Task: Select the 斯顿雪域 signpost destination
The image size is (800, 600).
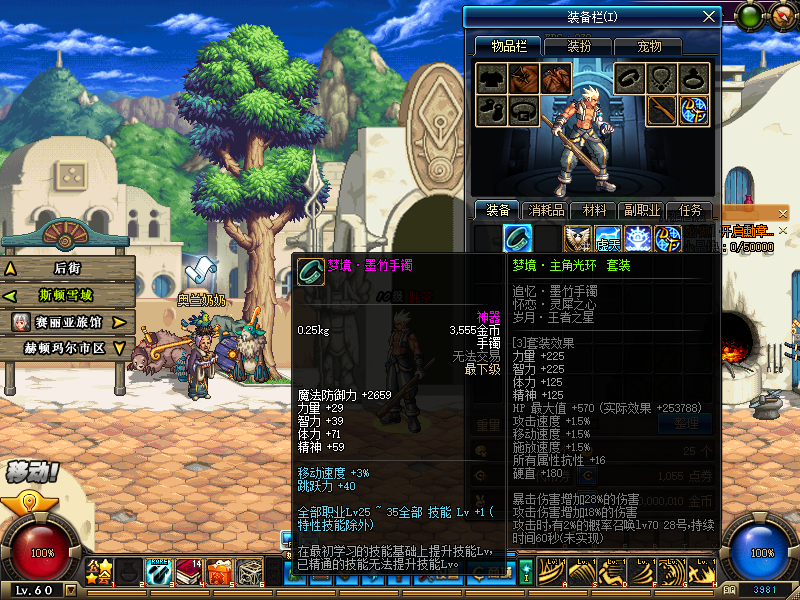Action: click(x=67, y=295)
